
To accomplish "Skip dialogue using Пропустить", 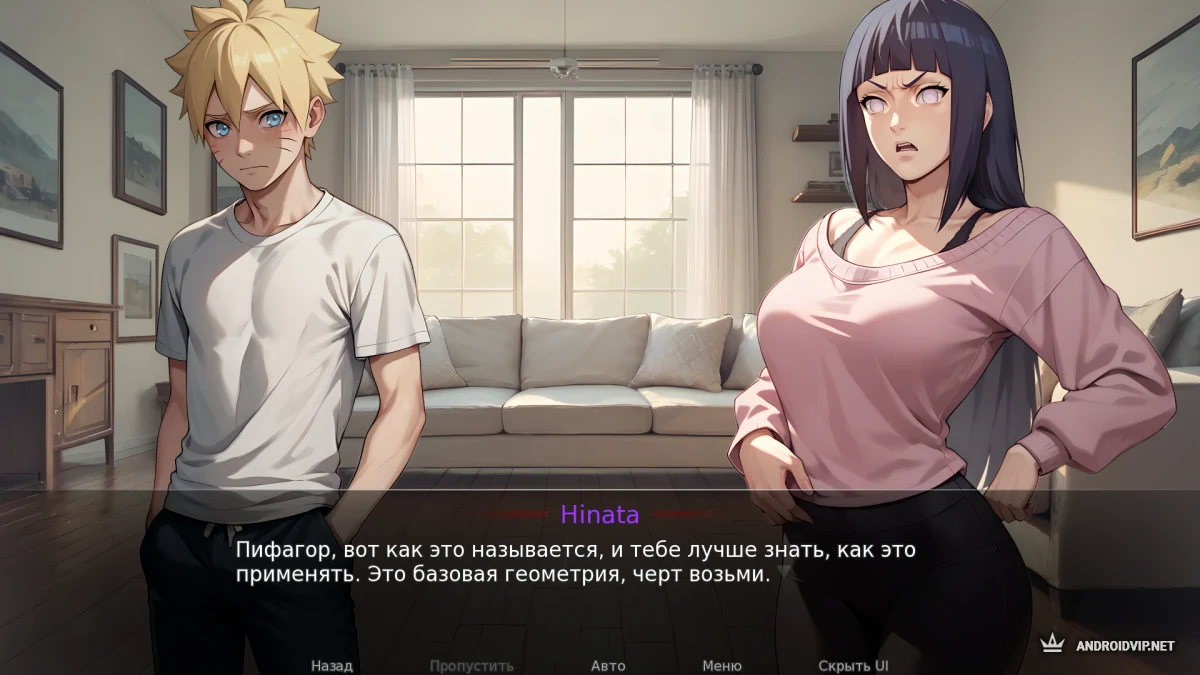I will pos(472,666).
